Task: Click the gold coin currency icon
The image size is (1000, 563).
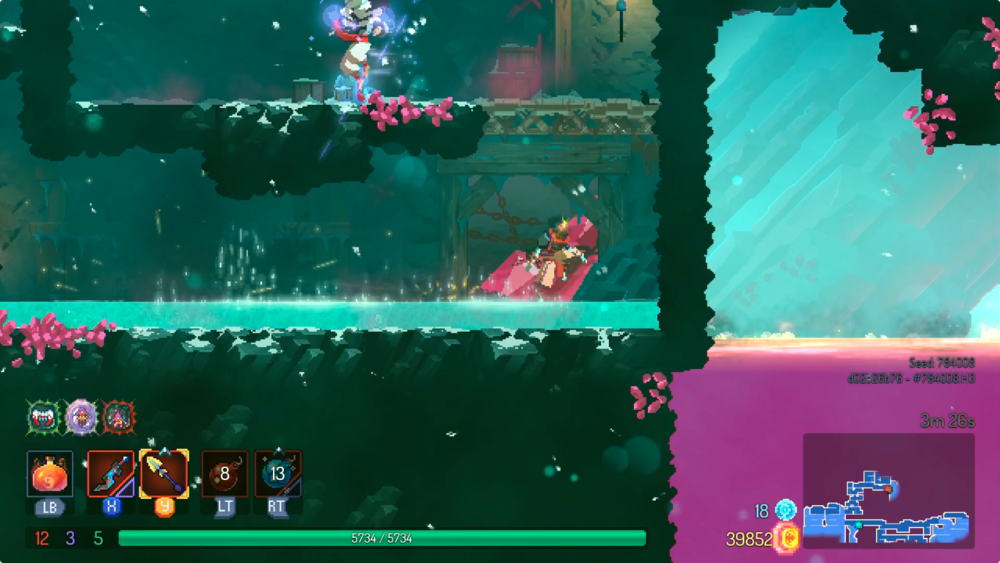Action: click(x=787, y=539)
